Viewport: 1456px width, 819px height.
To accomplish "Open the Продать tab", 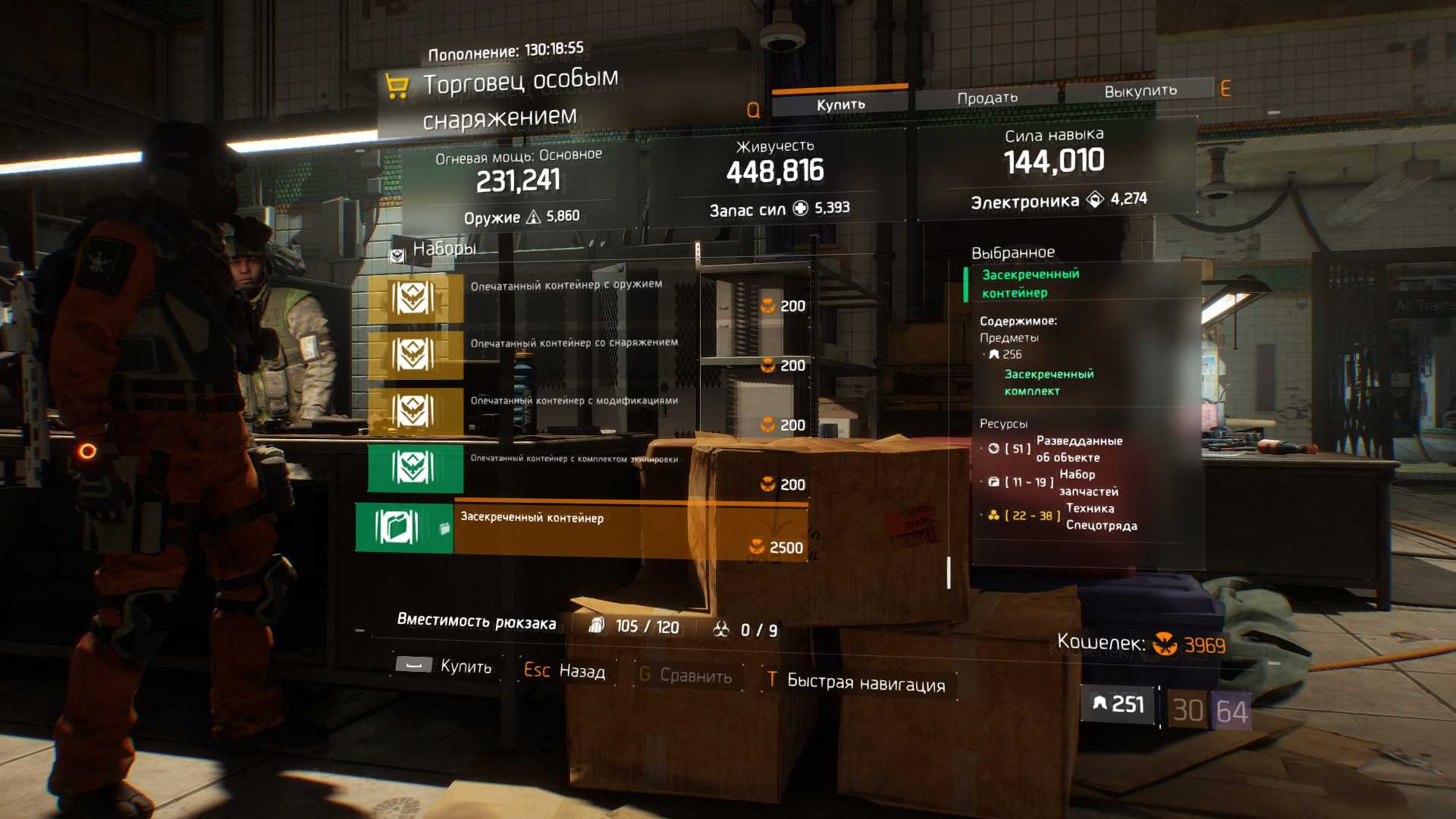I will coord(987,98).
